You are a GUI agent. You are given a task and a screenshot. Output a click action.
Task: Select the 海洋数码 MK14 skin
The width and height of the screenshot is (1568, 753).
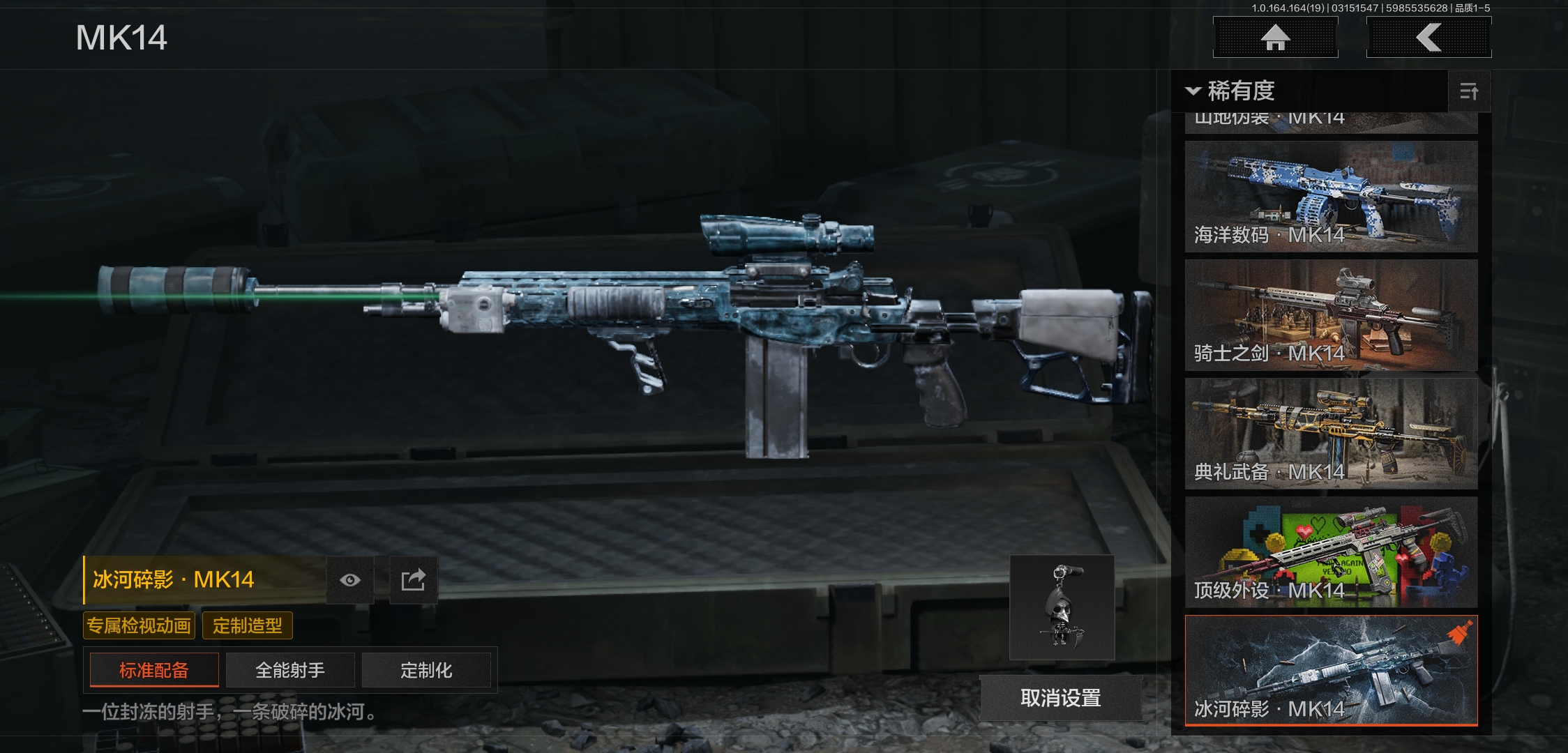point(1331,197)
